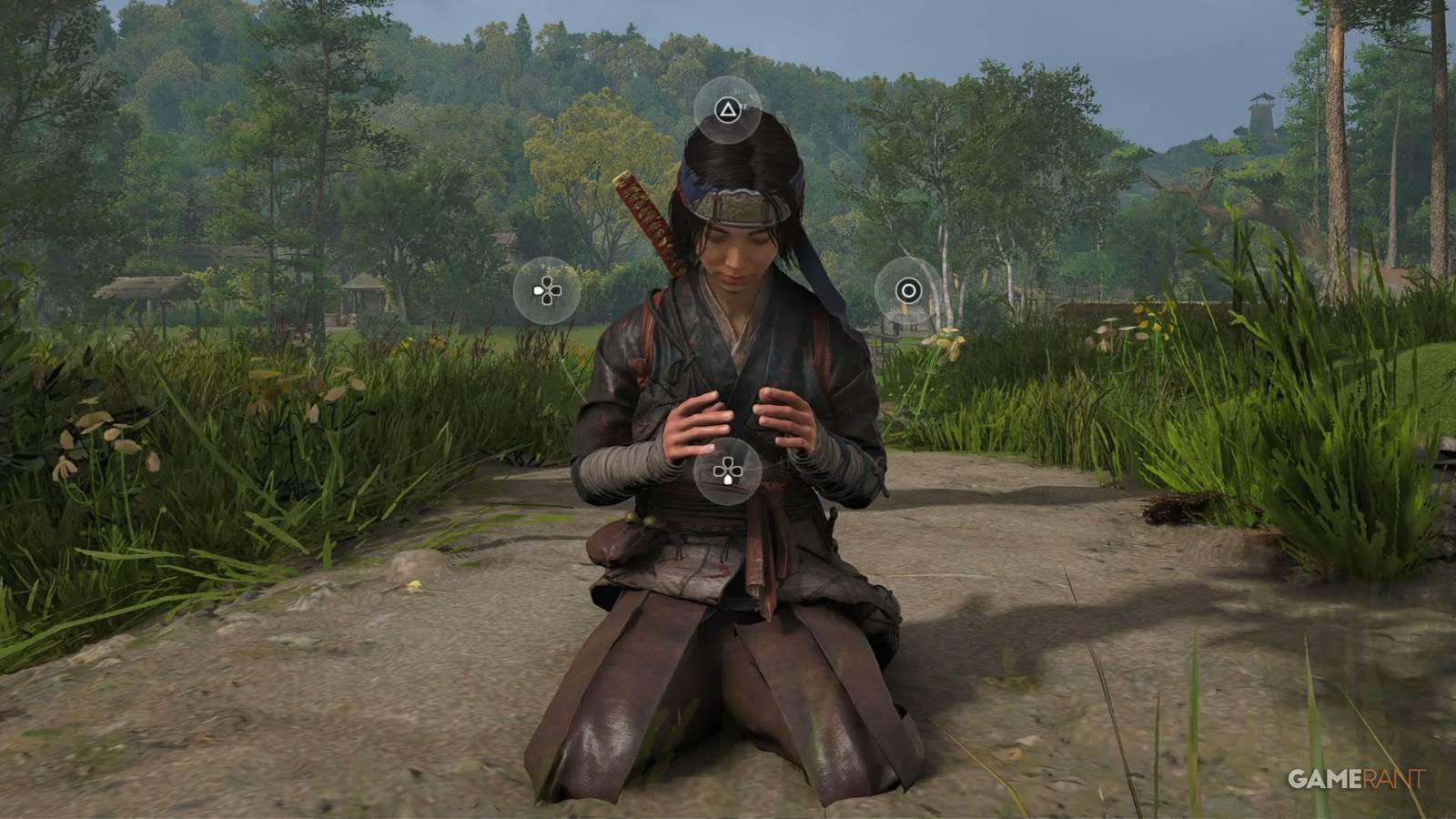Click the triangle symbol inside the top prompt circle

[x=728, y=107]
